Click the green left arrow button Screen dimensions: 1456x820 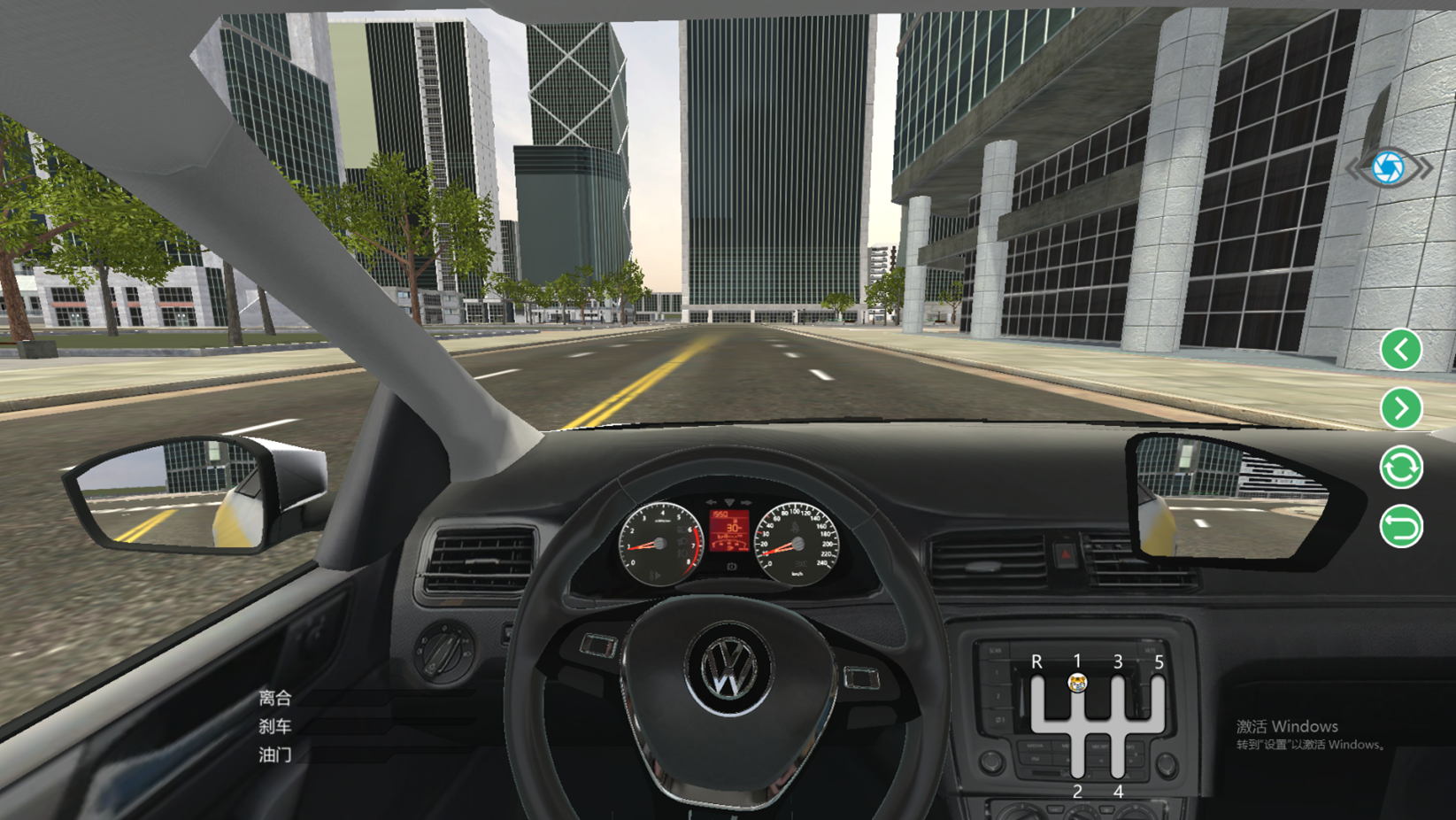pos(1400,350)
